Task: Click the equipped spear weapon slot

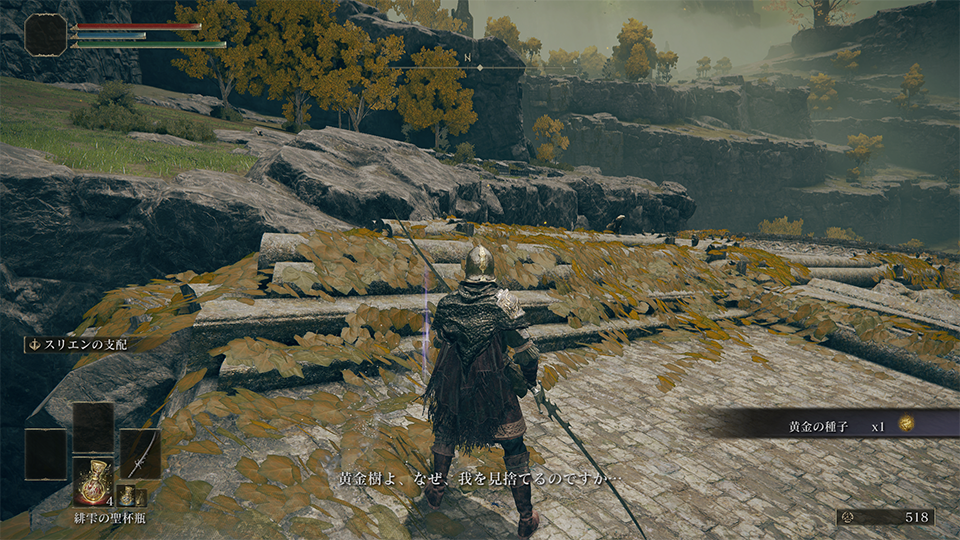Action: tap(140, 453)
